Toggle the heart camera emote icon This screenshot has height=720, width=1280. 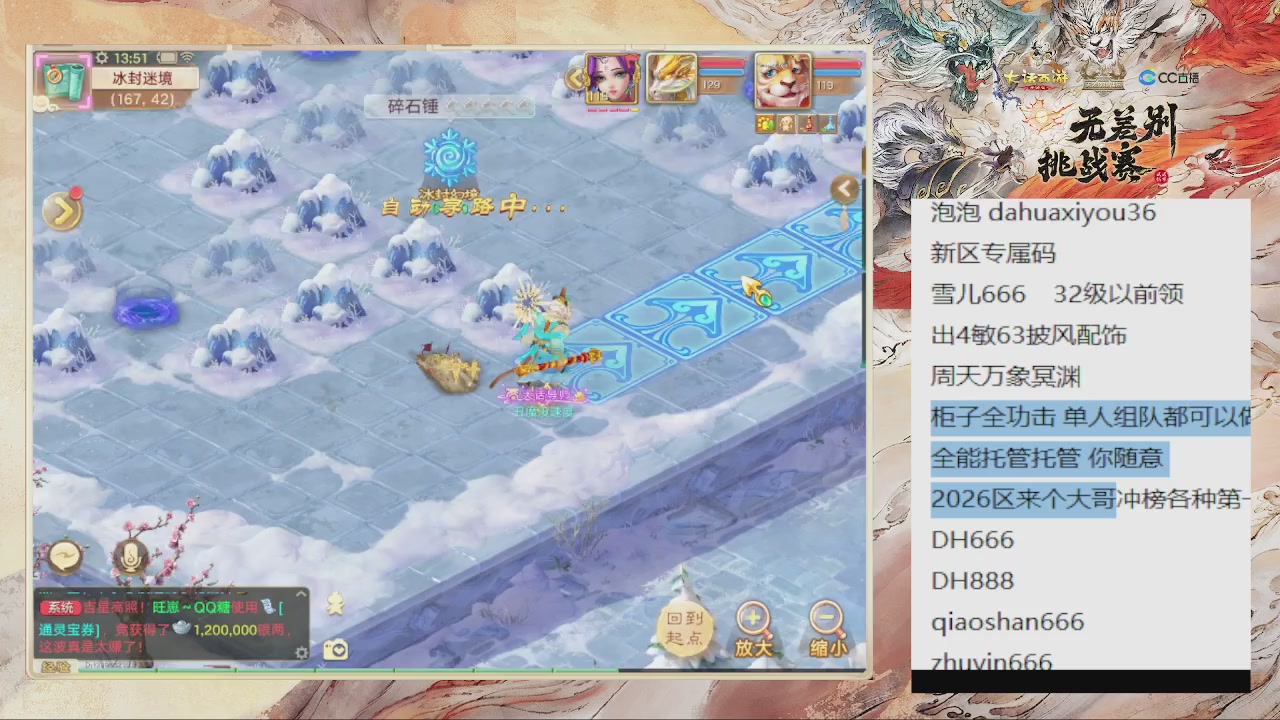coord(334,649)
